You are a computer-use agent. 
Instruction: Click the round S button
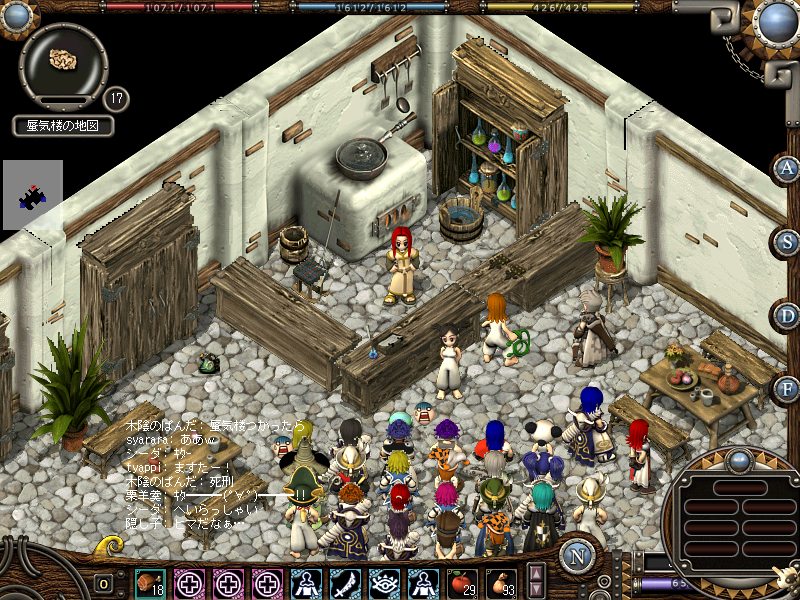pyautogui.click(x=787, y=241)
